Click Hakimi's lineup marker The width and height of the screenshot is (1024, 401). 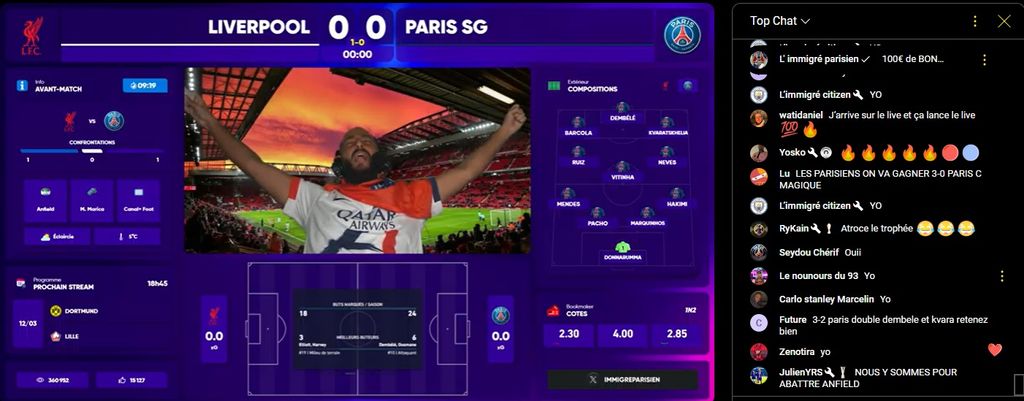(676, 196)
